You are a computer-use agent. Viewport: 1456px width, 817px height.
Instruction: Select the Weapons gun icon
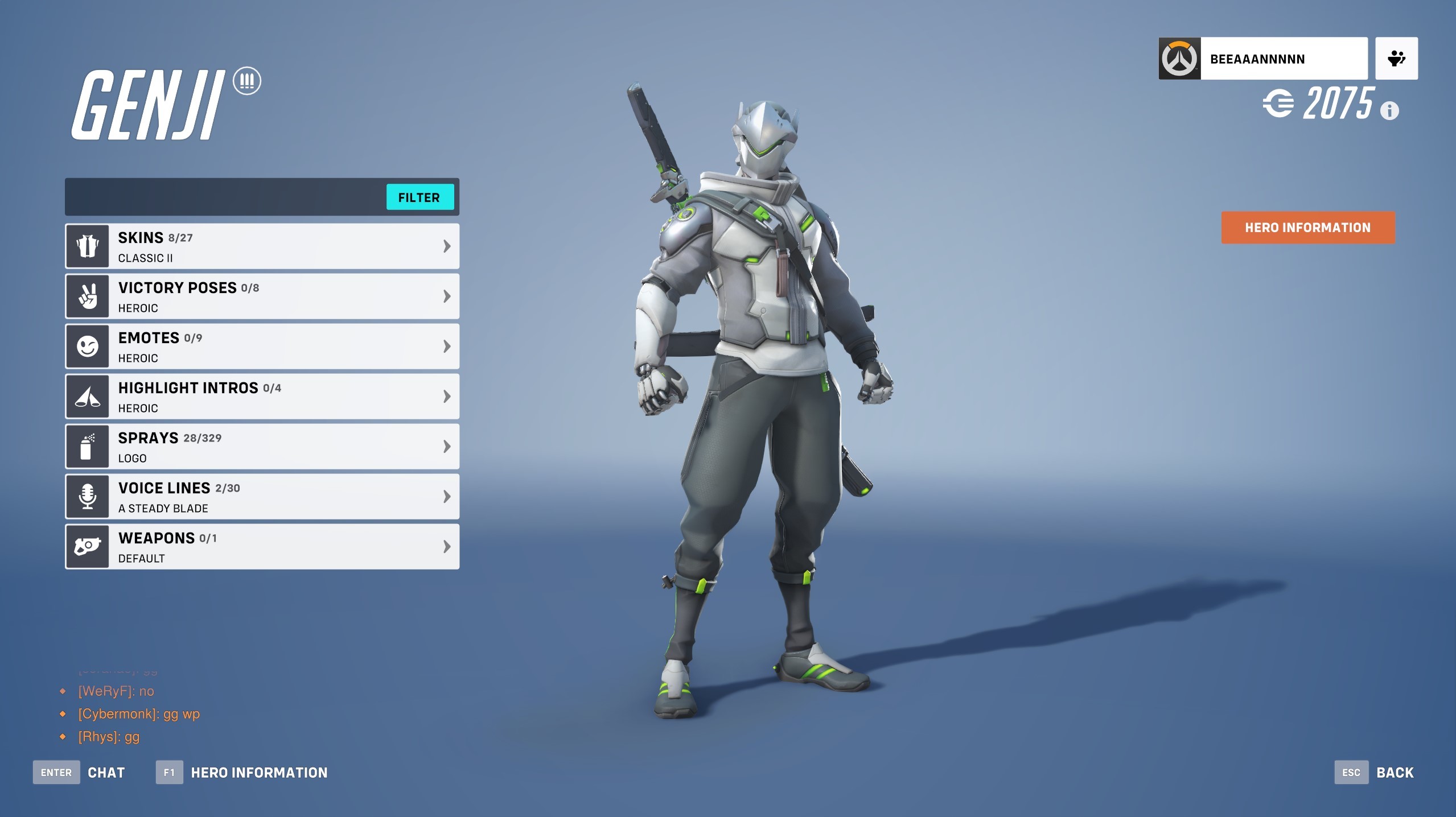(87, 546)
